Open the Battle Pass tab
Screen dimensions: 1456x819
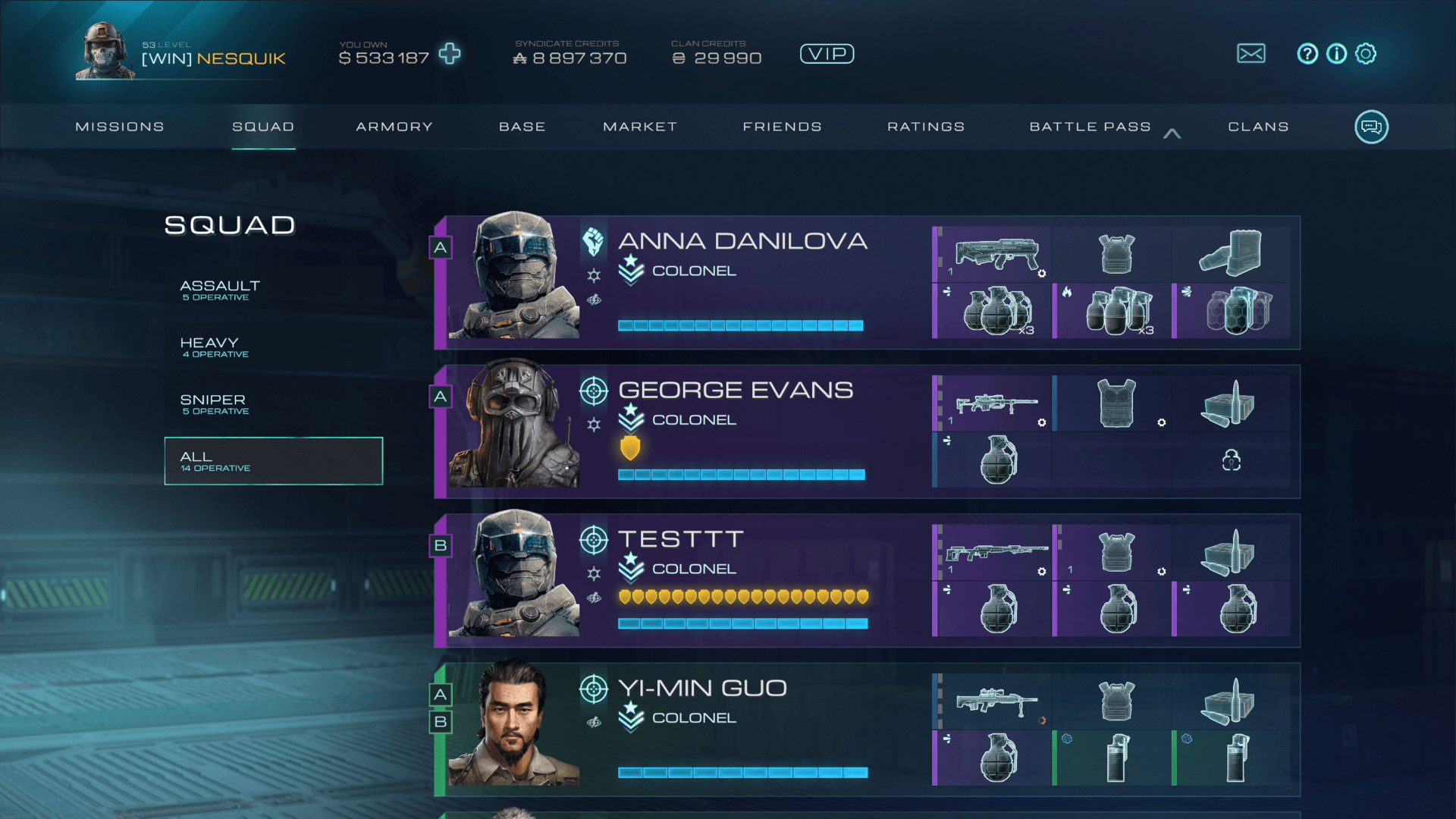coord(1090,127)
